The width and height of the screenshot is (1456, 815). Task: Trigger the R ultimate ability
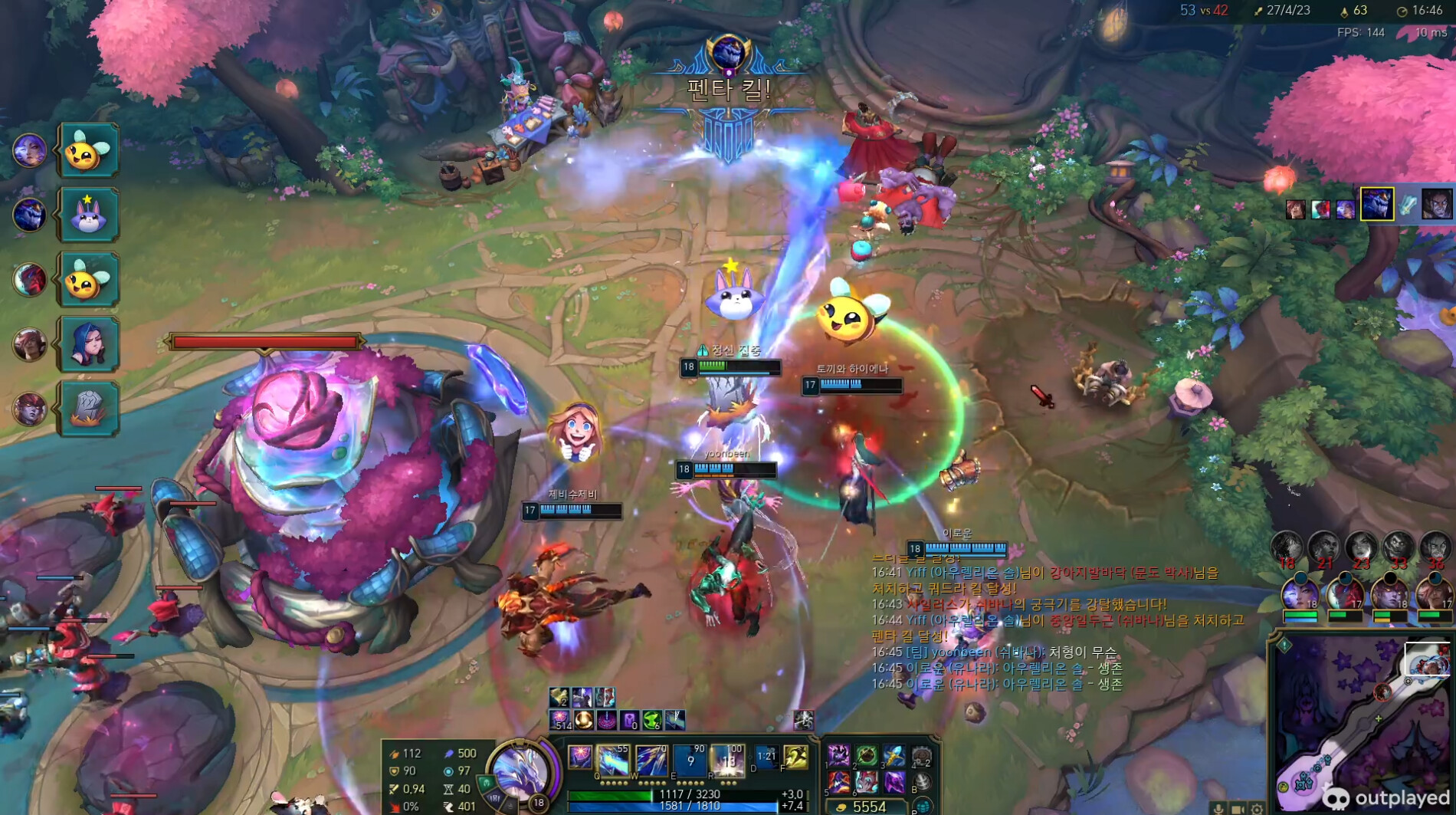pyautogui.click(x=727, y=761)
